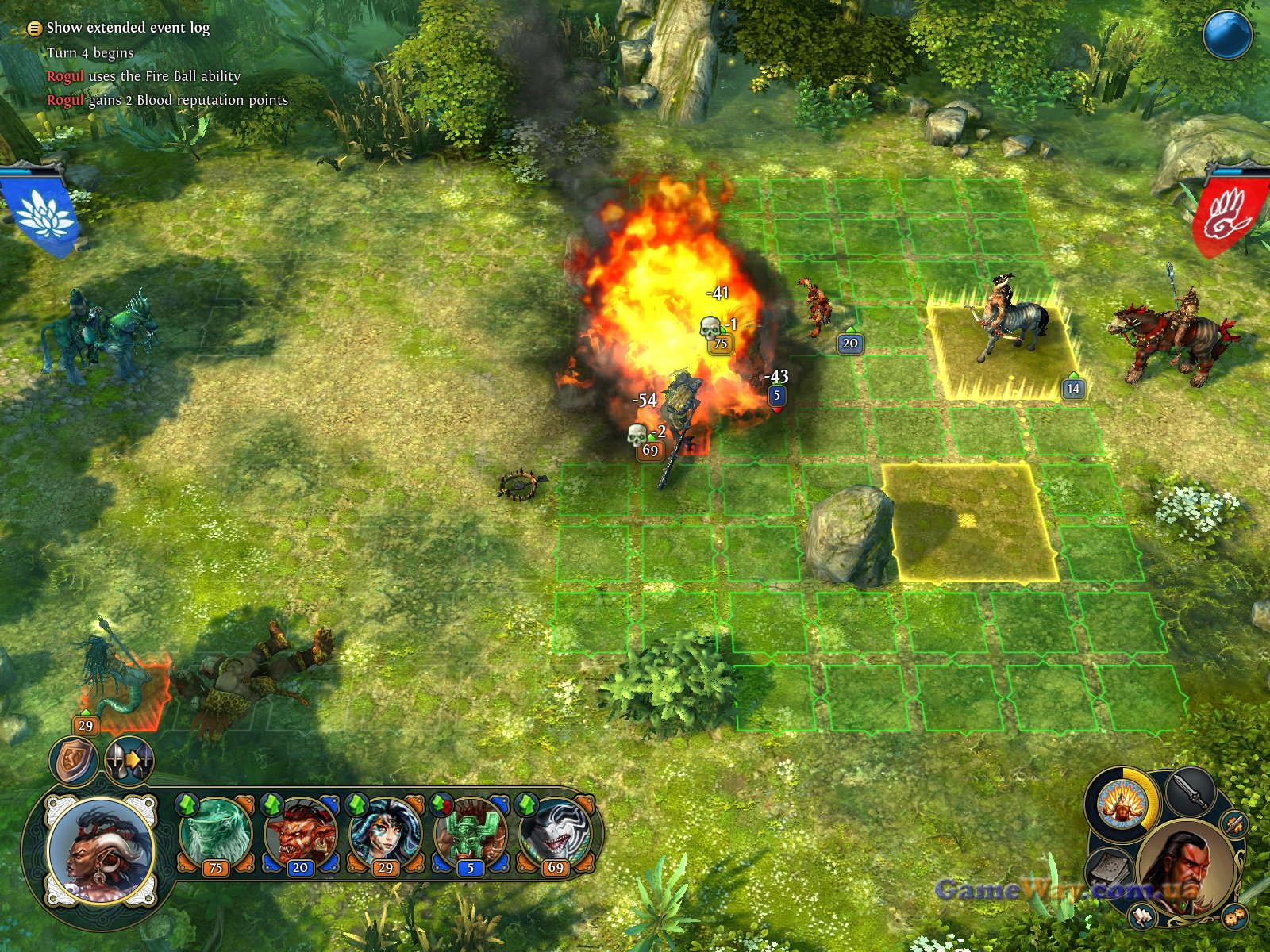Surrender using the white flag button
1270x952 pixels.
click(1142, 916)
